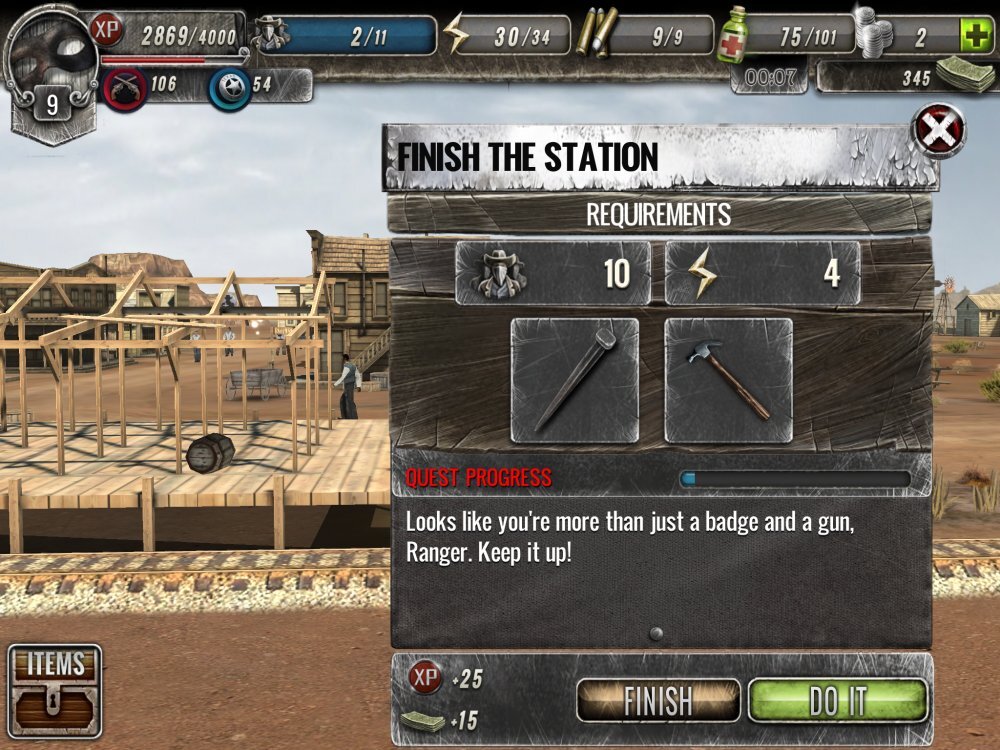Open the ITEMS chest menu

tap(55, 691)
